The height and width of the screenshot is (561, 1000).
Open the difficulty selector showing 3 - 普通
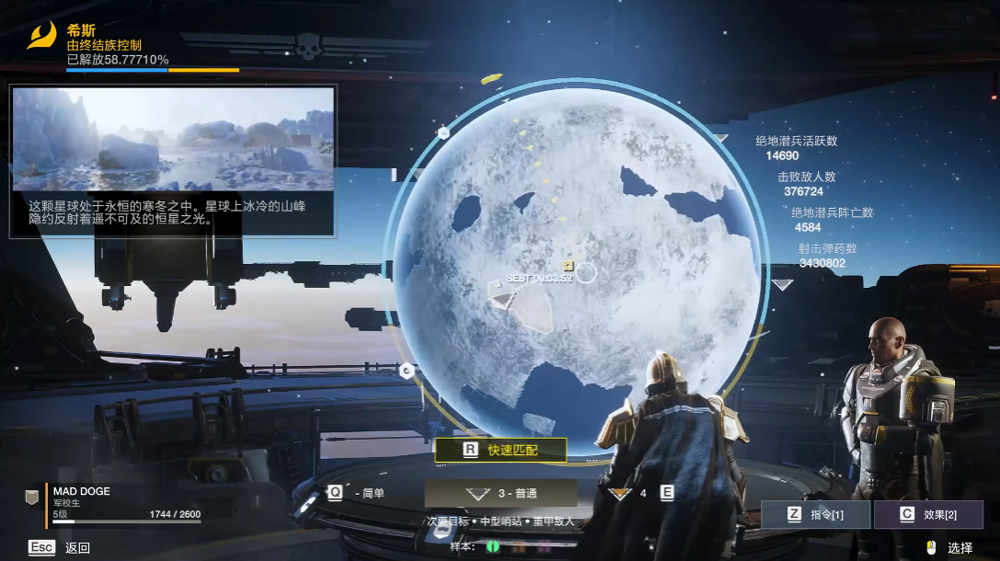[x=500, y=493]
